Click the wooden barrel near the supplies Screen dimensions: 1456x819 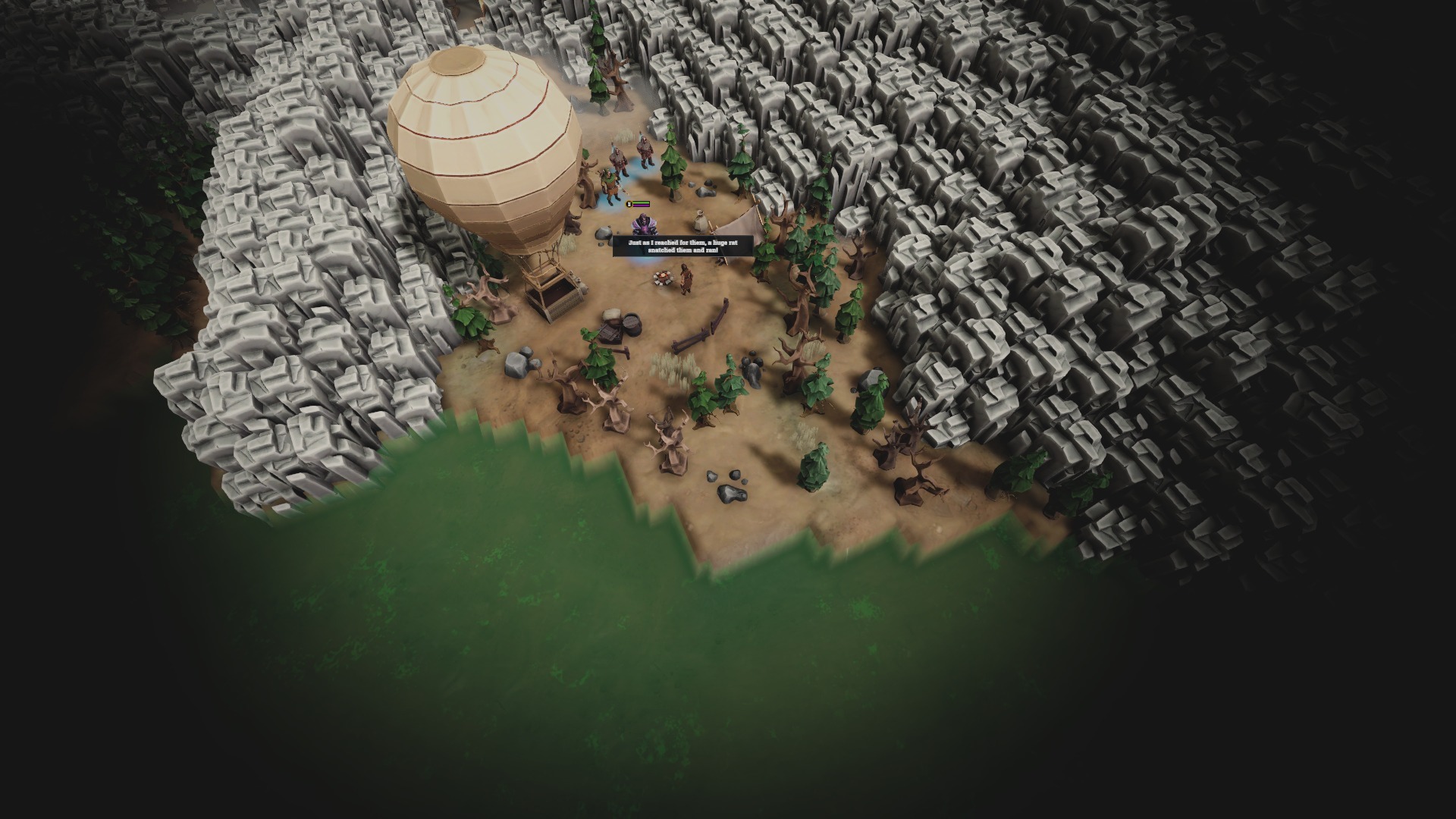tap(630, 323)
